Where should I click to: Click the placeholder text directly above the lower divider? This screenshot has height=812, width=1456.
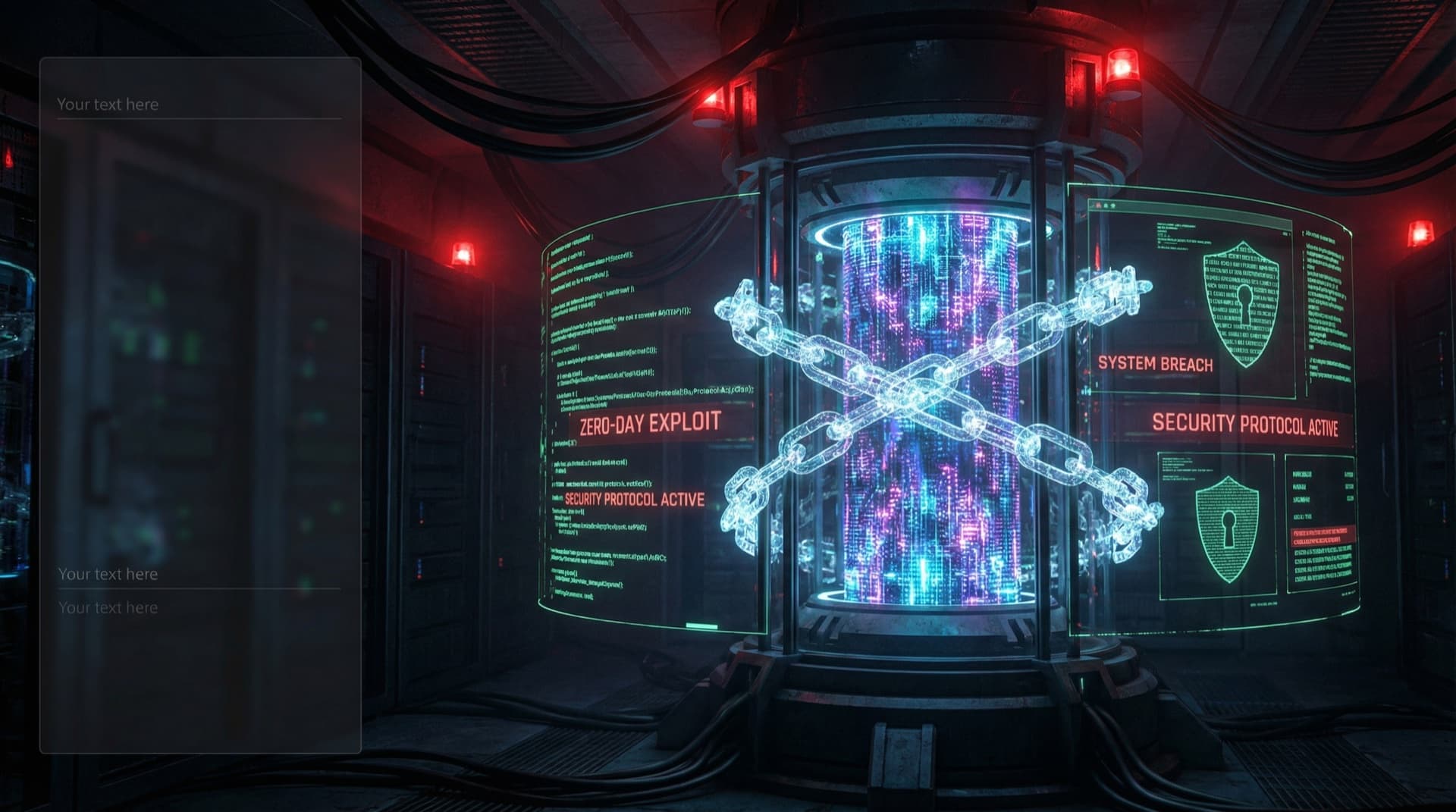click(108, 574)
